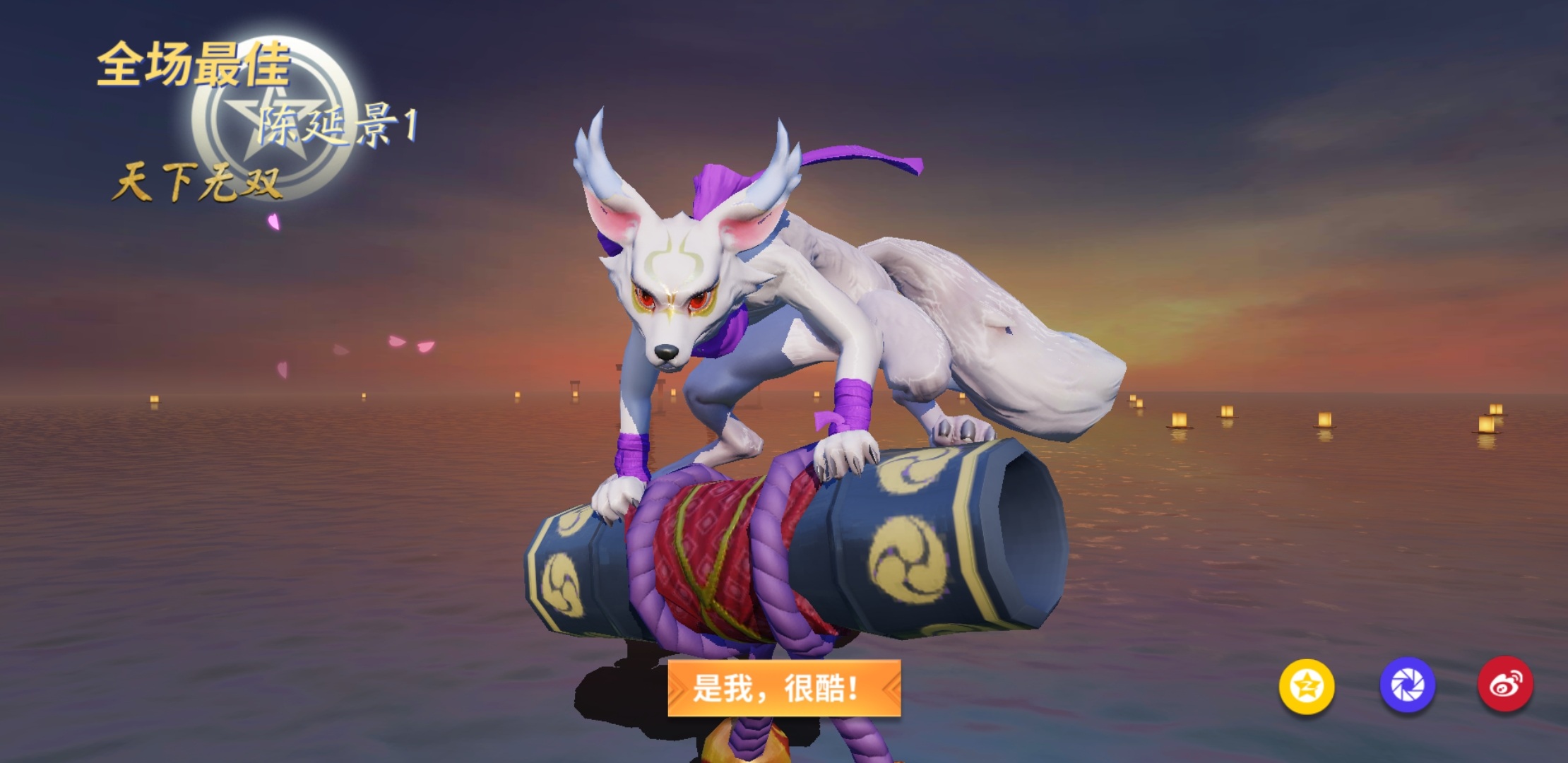Click the orange "是我，很酷!" button
Image resolution: width=1568 pixels, height=763 pixels.
784,687
